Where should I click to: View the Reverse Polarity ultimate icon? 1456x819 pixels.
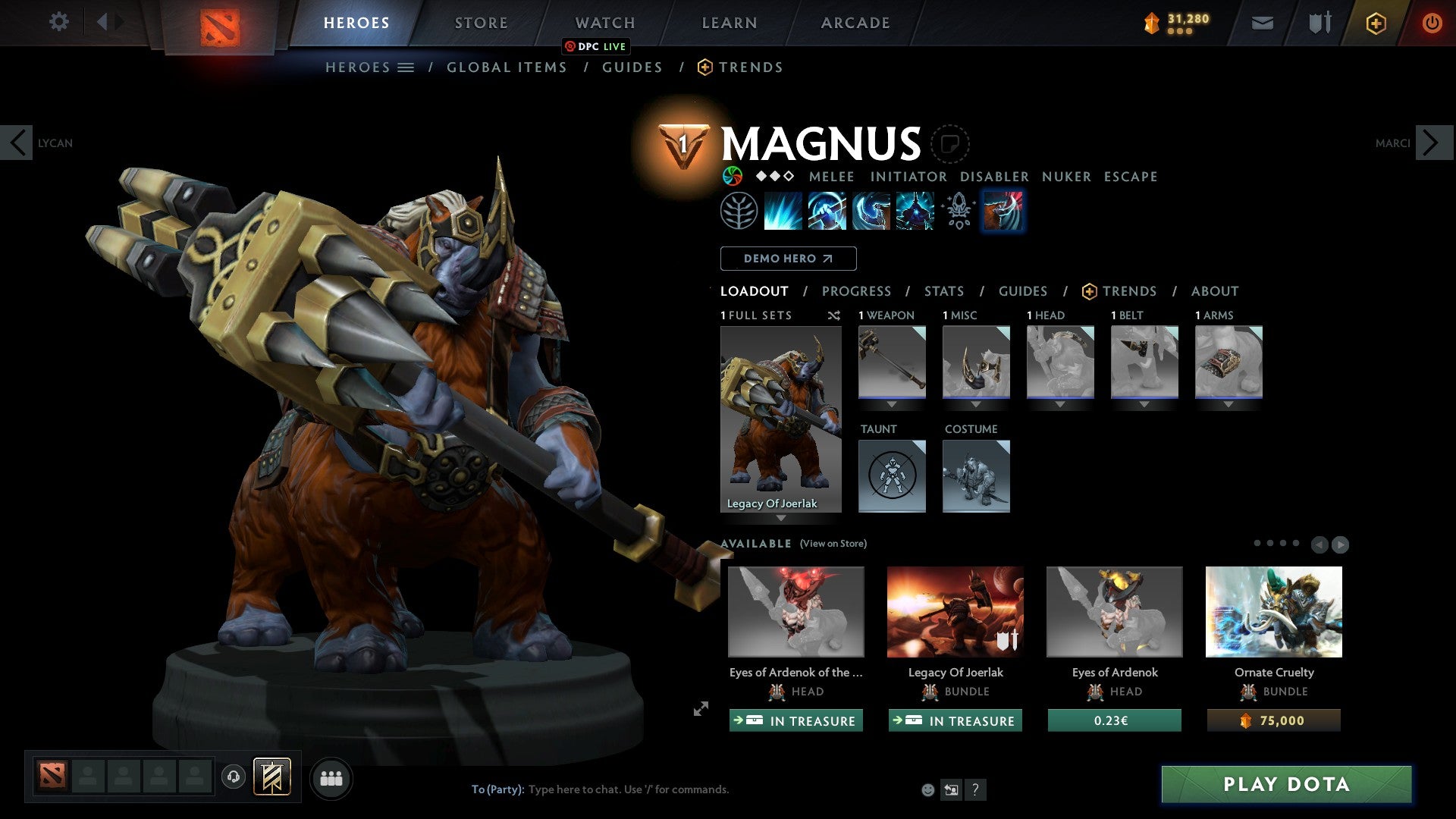[x=914, y=211]
